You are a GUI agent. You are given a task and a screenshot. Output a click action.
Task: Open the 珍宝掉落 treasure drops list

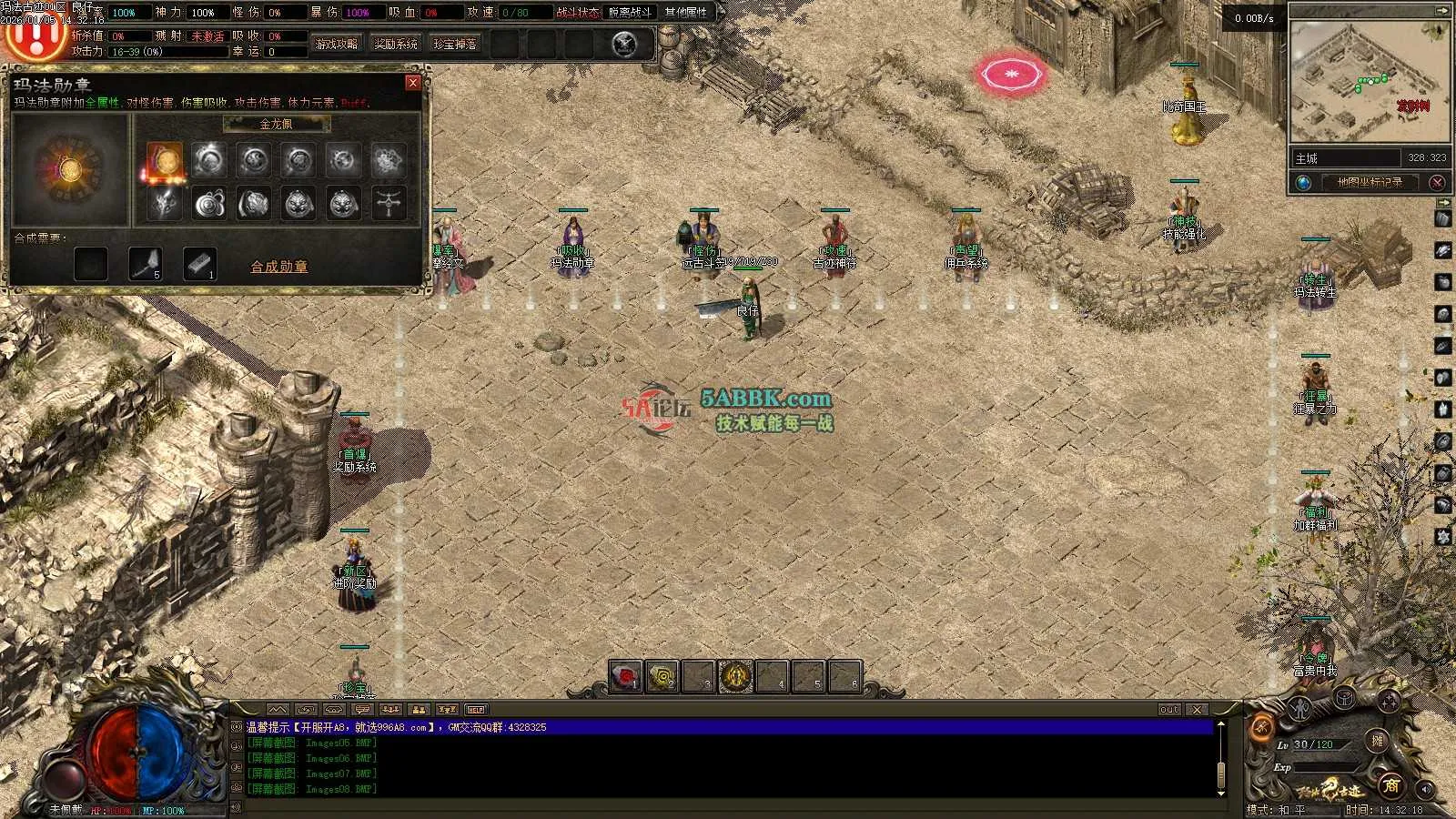[x=455, y=44]
